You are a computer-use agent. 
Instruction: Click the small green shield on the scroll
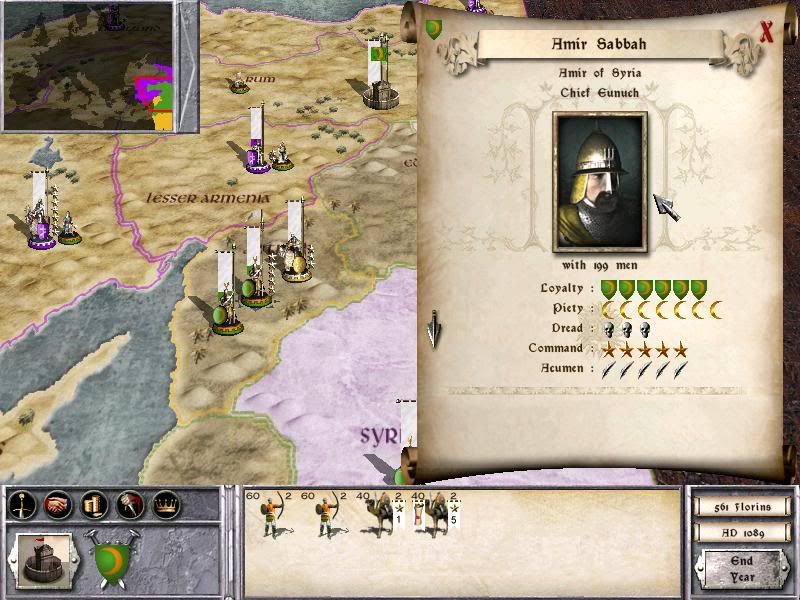(x=433, y=30)
